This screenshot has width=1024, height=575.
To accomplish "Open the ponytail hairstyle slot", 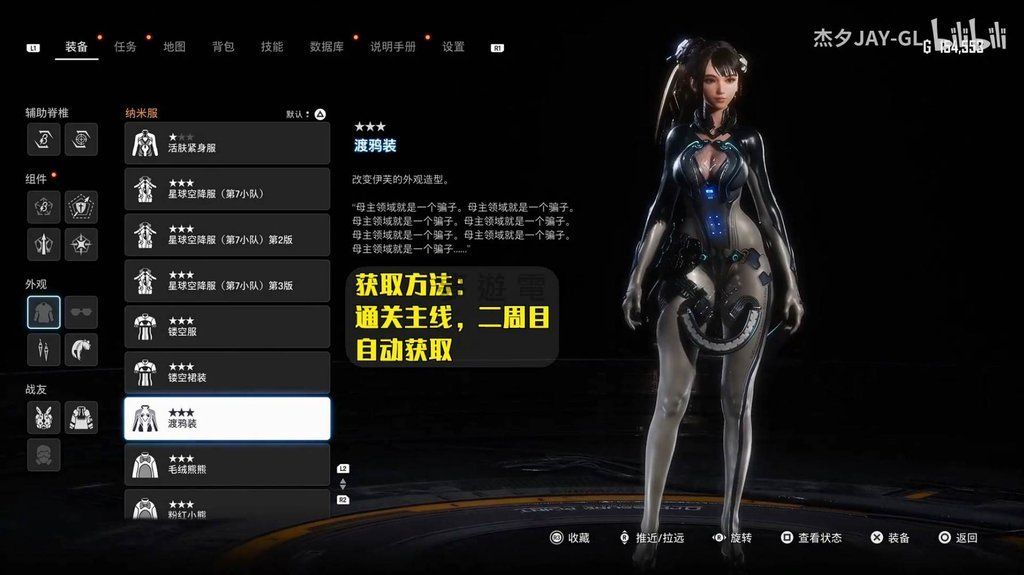I will 82,350.
